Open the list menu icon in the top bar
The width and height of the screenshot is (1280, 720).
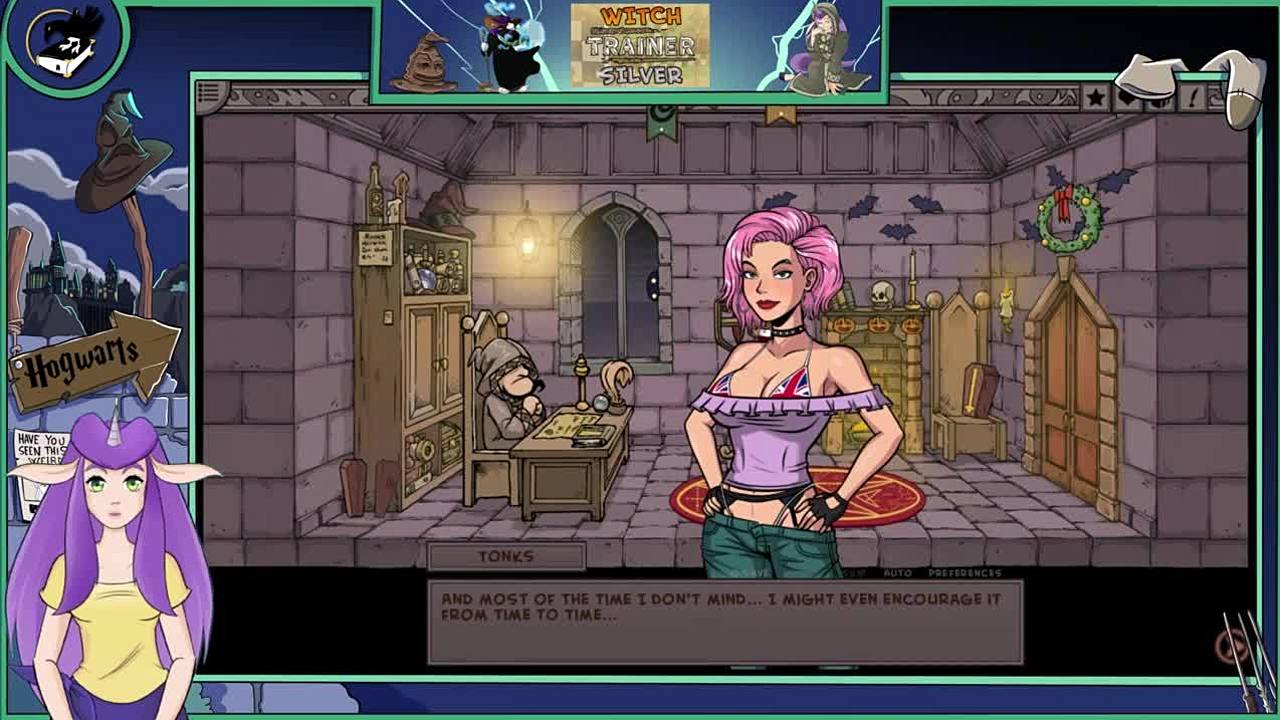pyautogui.click(x=208, y=95)
